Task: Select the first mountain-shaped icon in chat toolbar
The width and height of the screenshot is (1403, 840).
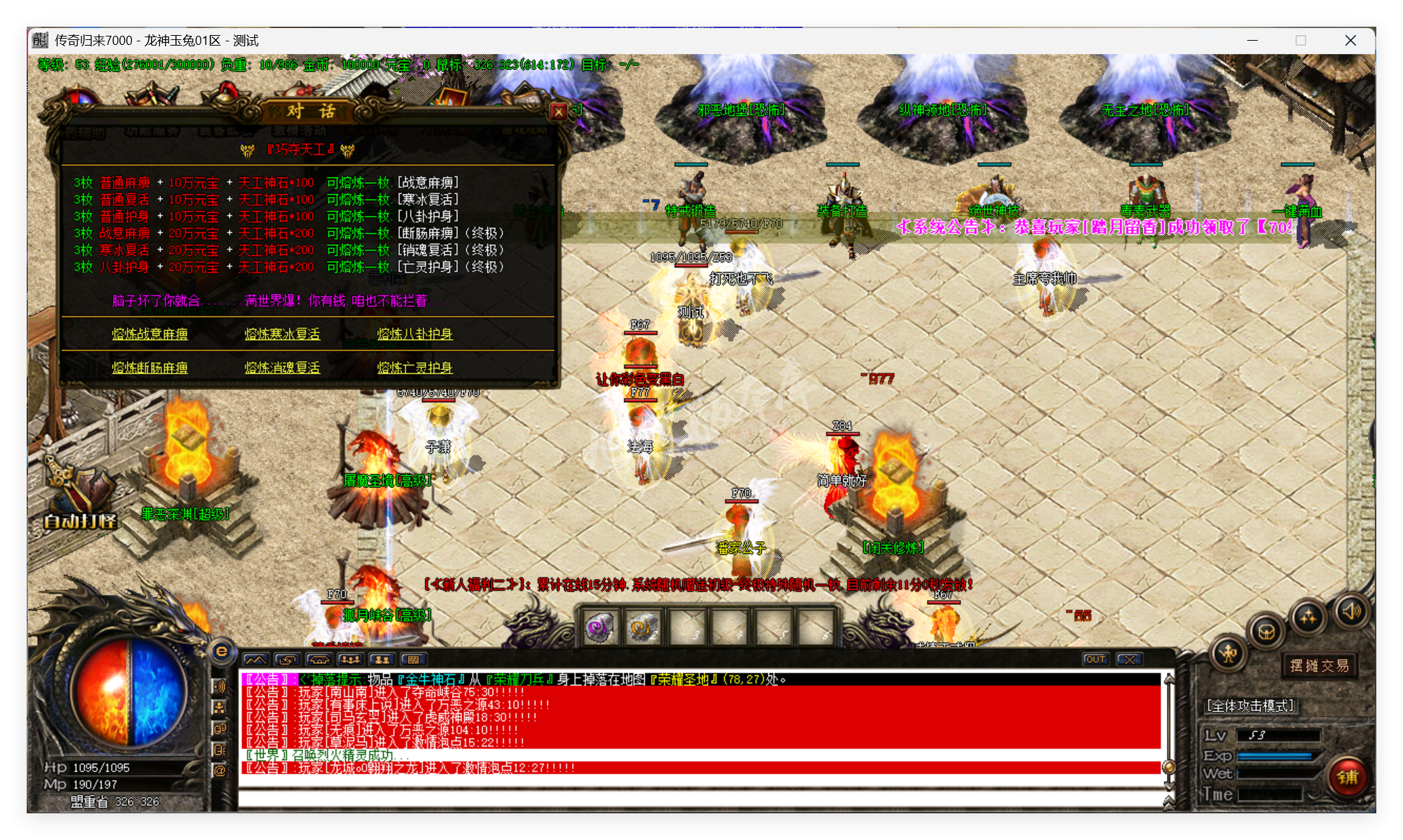Action: 255,659
